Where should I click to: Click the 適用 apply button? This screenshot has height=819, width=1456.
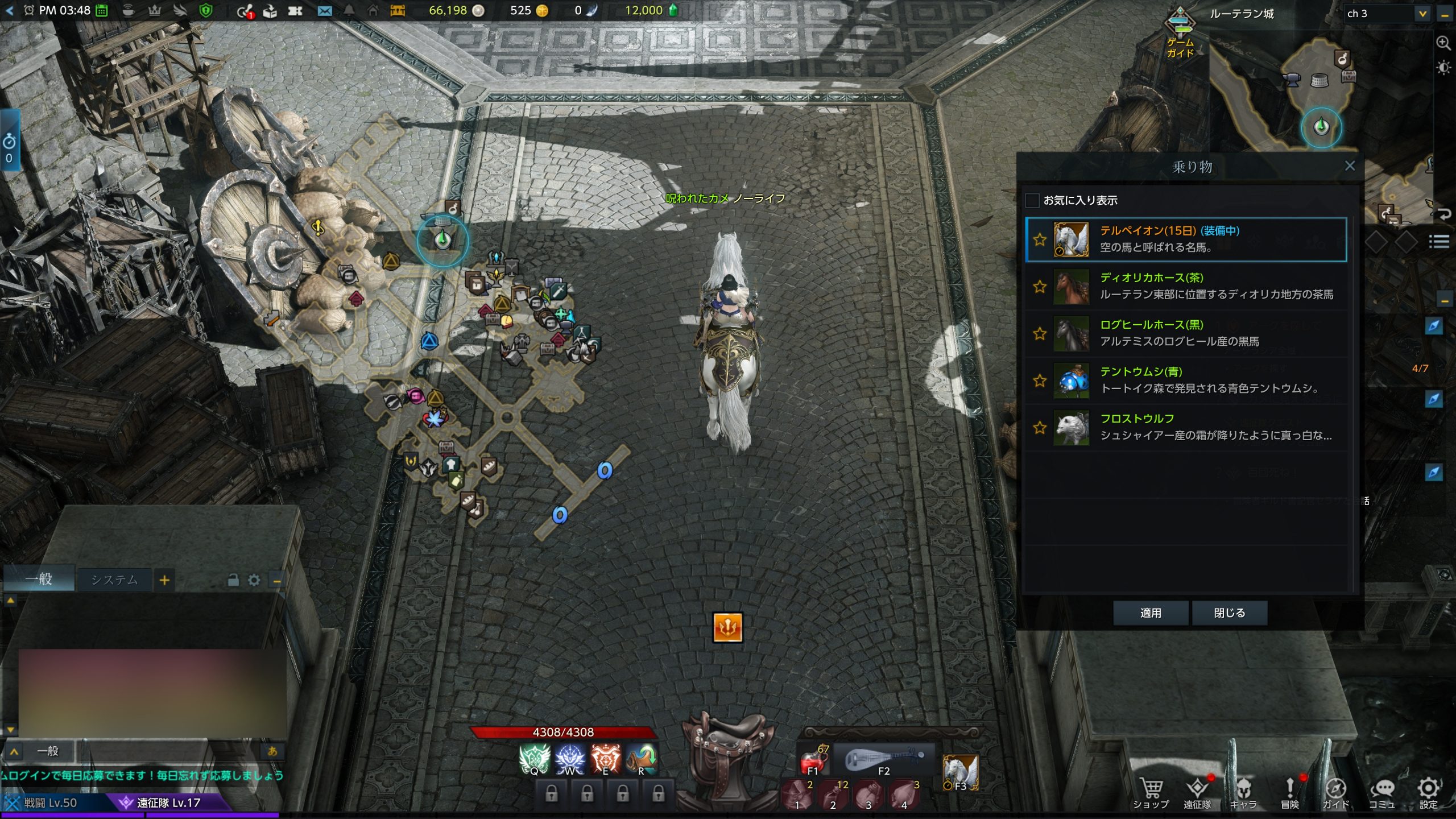[x=1150, y=613]
